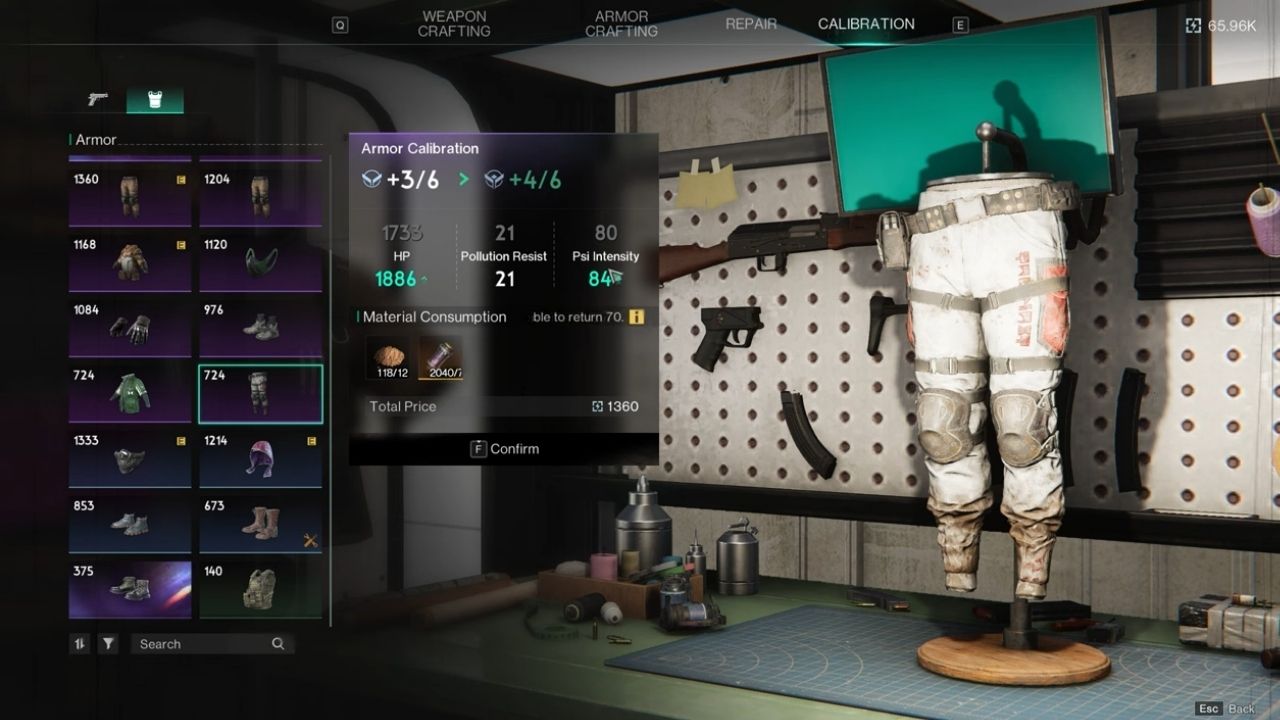This screenshot has width=1280, height=720.
Task: Click the sort order icon
Action: [80, 644]
